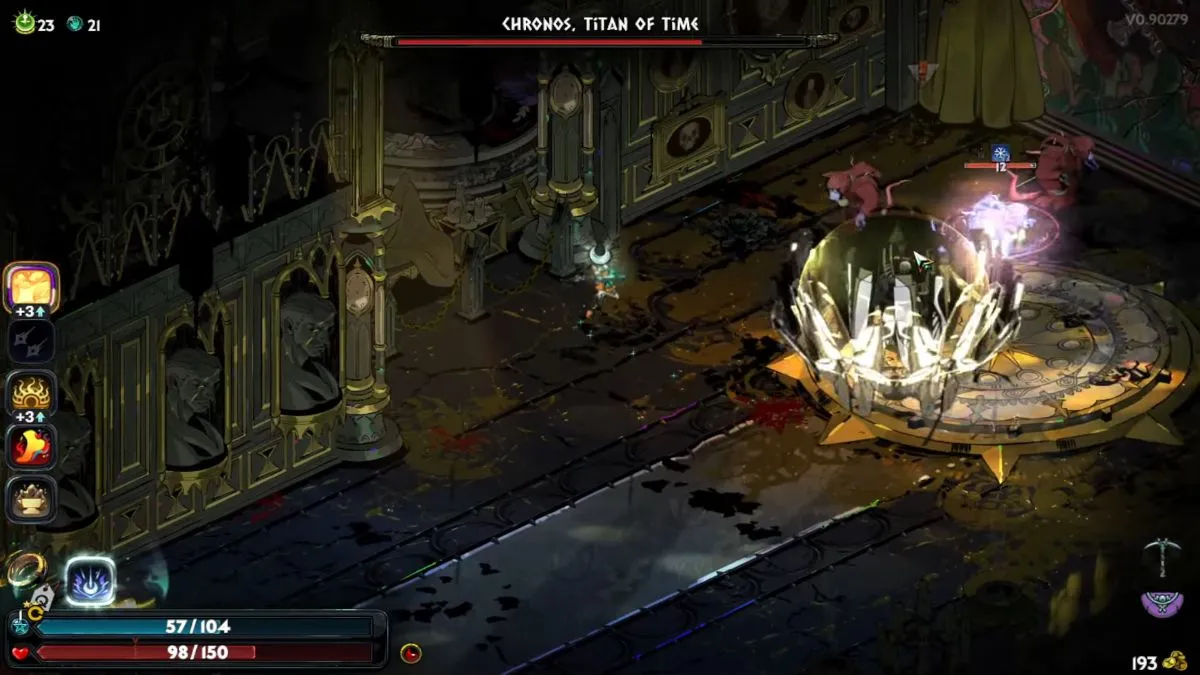Click the teal hand resource icon
The height and width of the screenshot is (675, 1200).
coord(74,25)
